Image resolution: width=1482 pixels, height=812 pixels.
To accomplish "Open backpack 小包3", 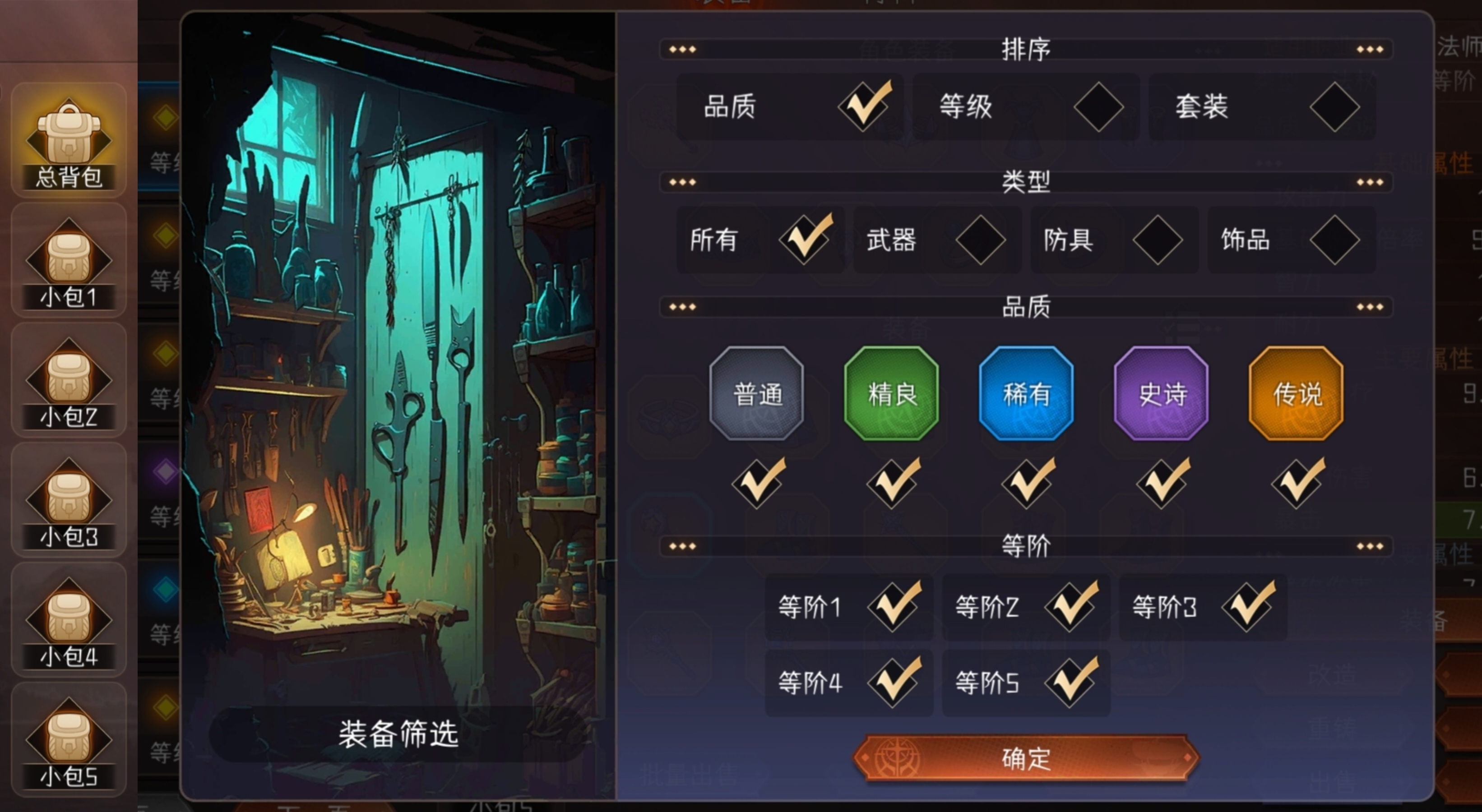I will point(68,500).
